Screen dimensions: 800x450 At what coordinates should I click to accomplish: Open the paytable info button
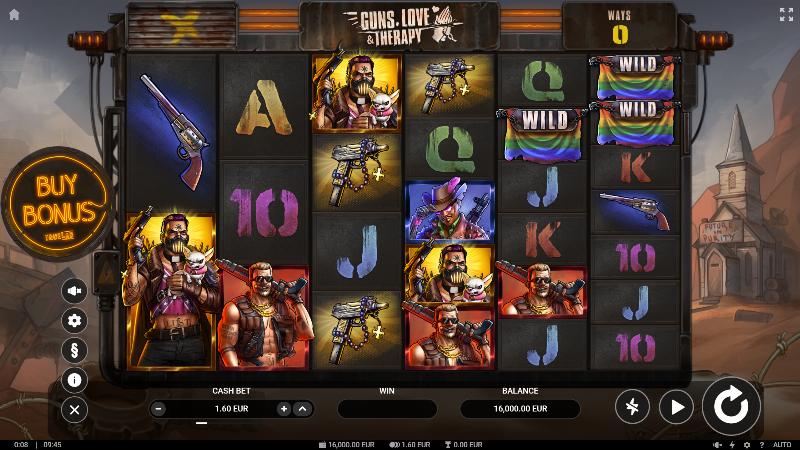[x=74, y=380]
